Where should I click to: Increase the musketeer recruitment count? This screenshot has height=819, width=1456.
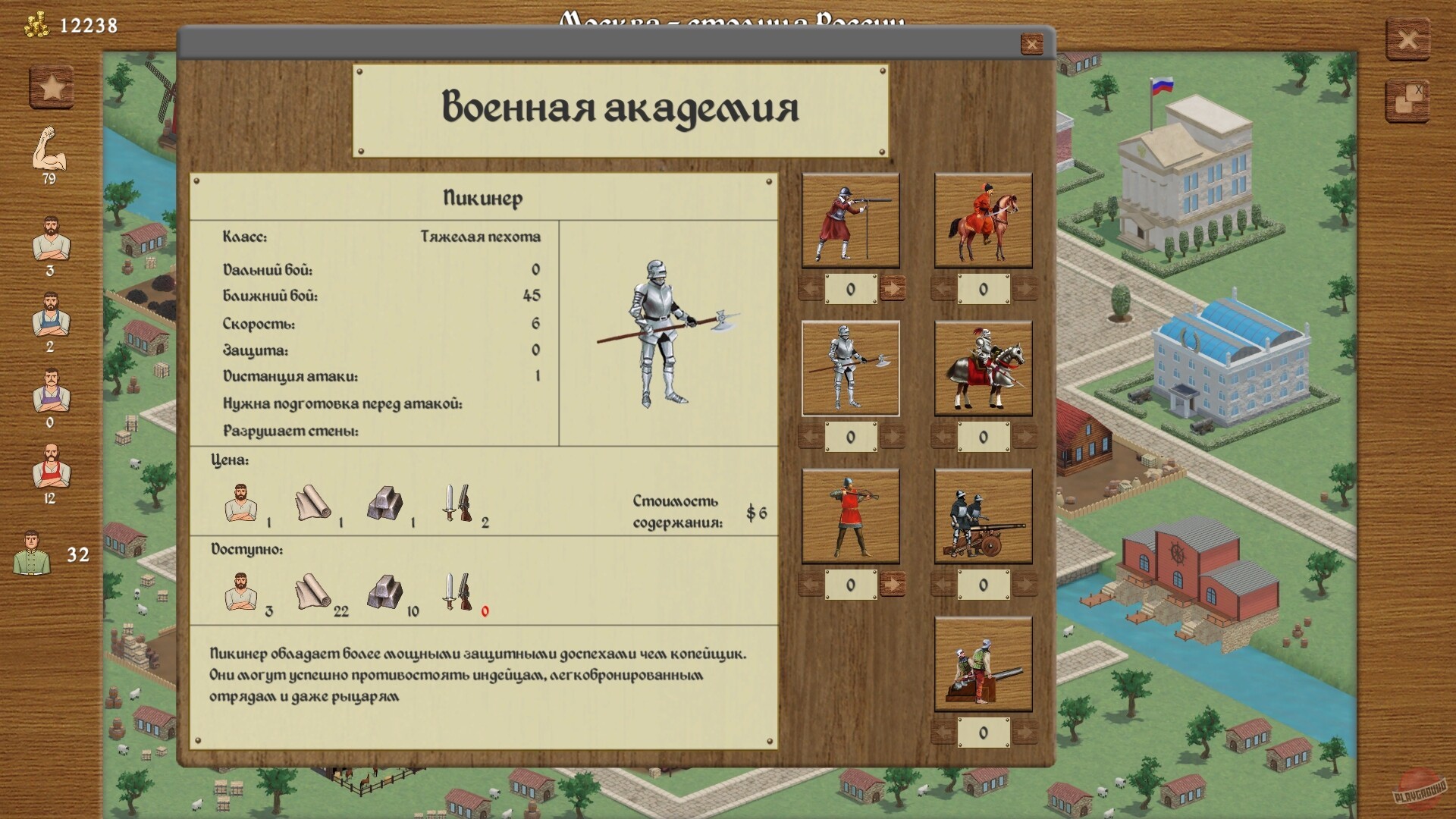click(x=895, y=287)
